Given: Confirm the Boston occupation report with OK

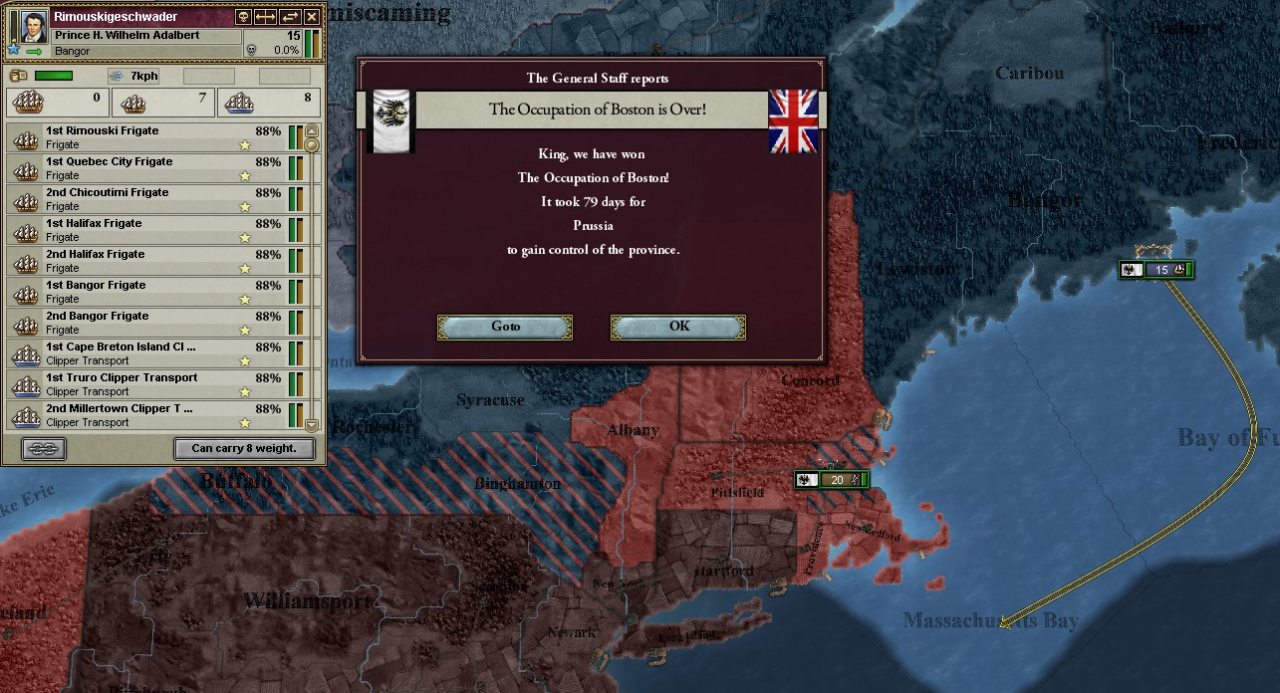Looking at the screenshot, I should pos(678,327).
